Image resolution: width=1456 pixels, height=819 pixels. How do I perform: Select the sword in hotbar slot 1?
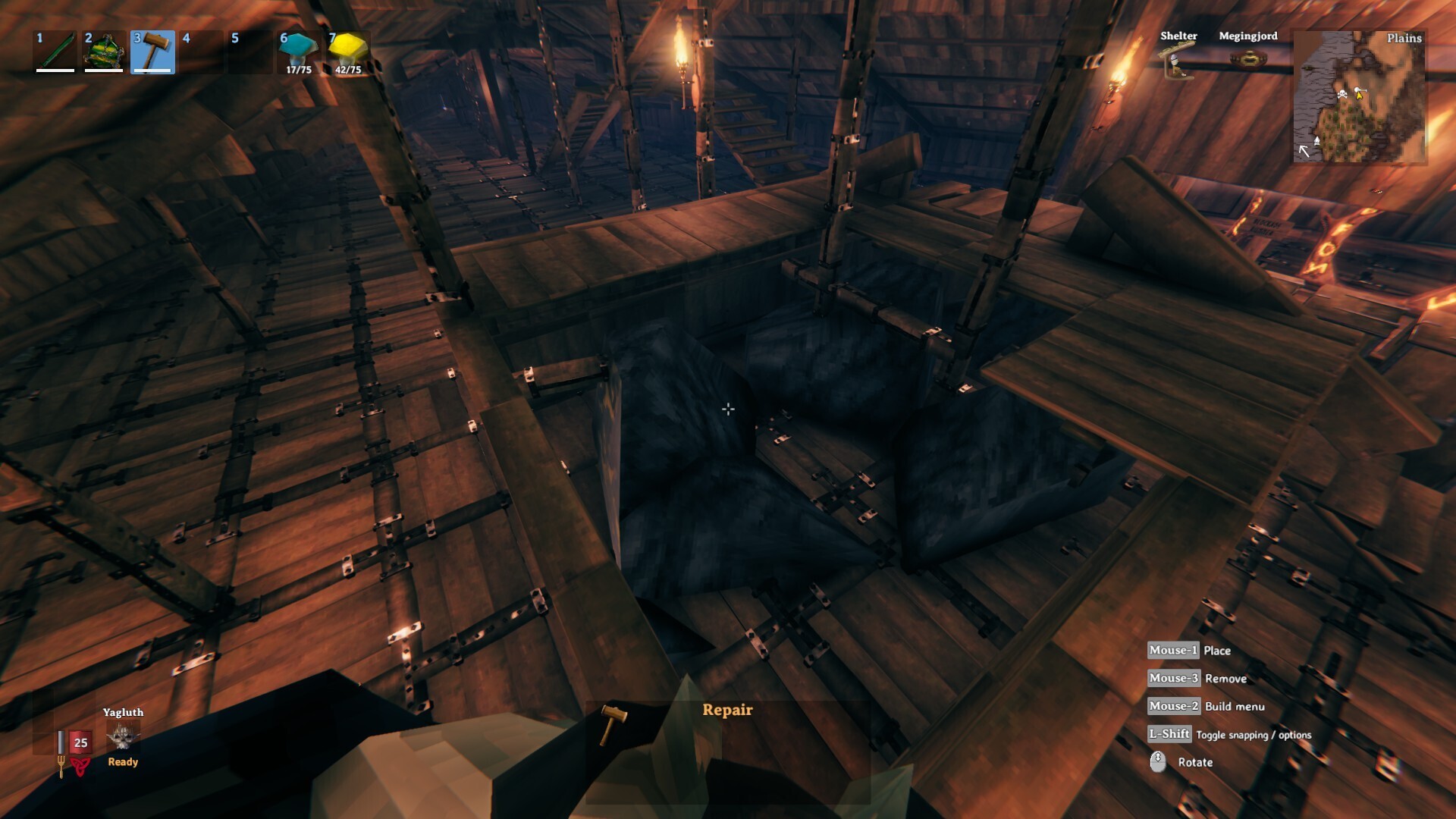53,49
